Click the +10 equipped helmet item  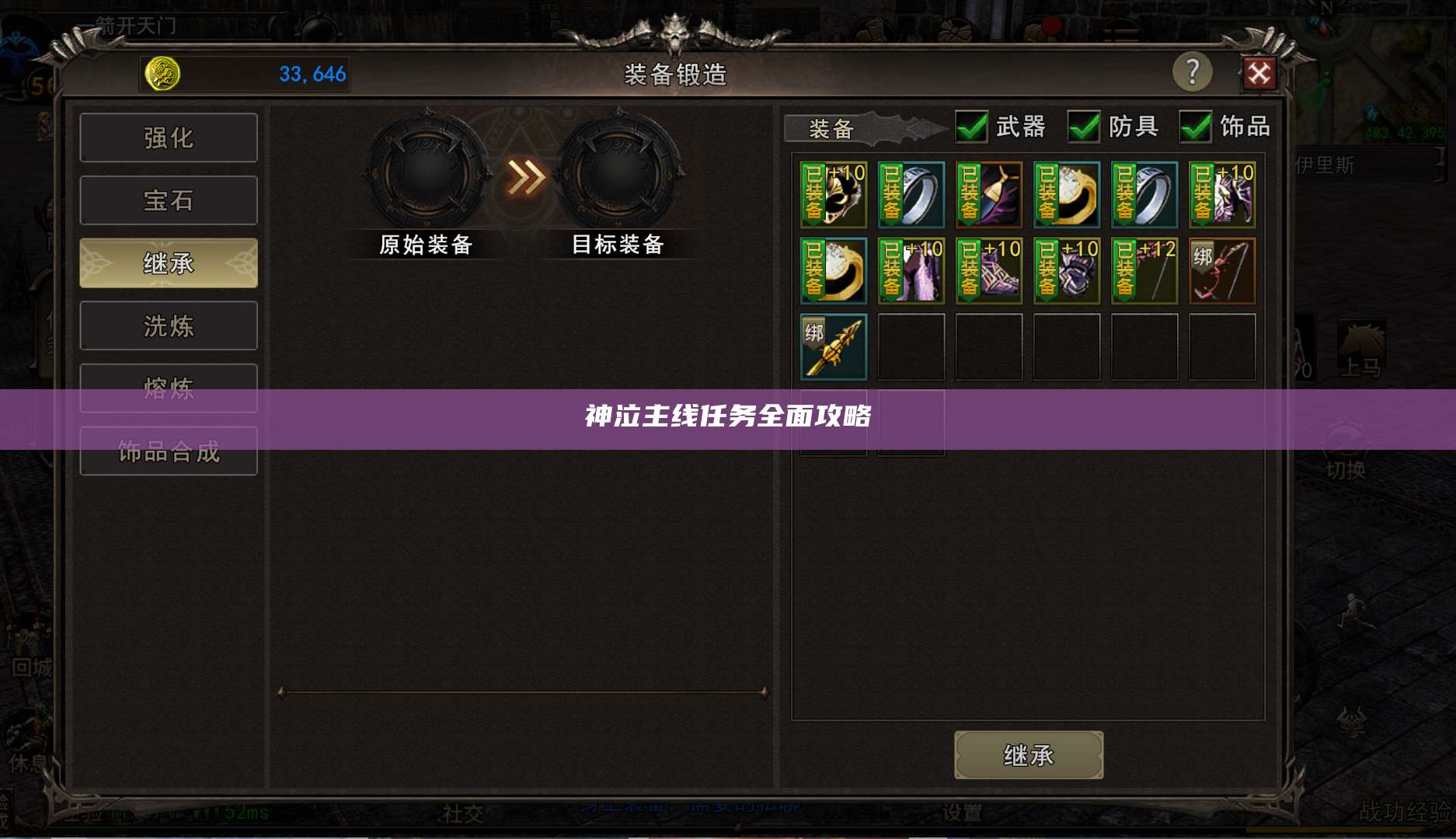833,194
